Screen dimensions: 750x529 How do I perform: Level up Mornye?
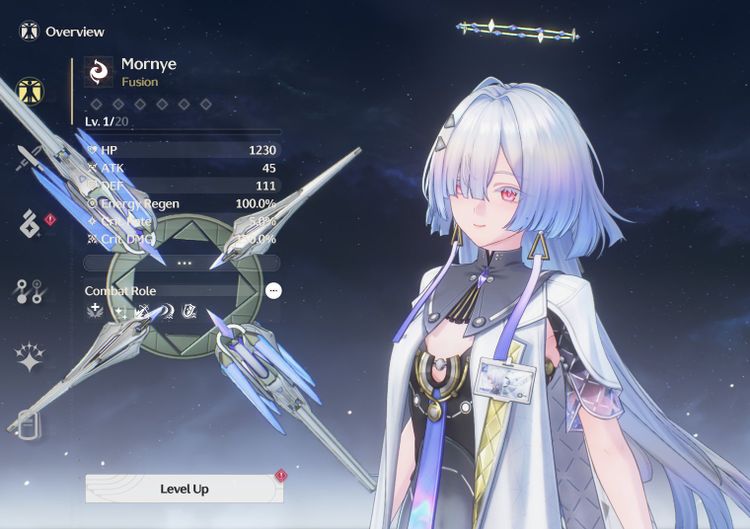click(184, 489)
